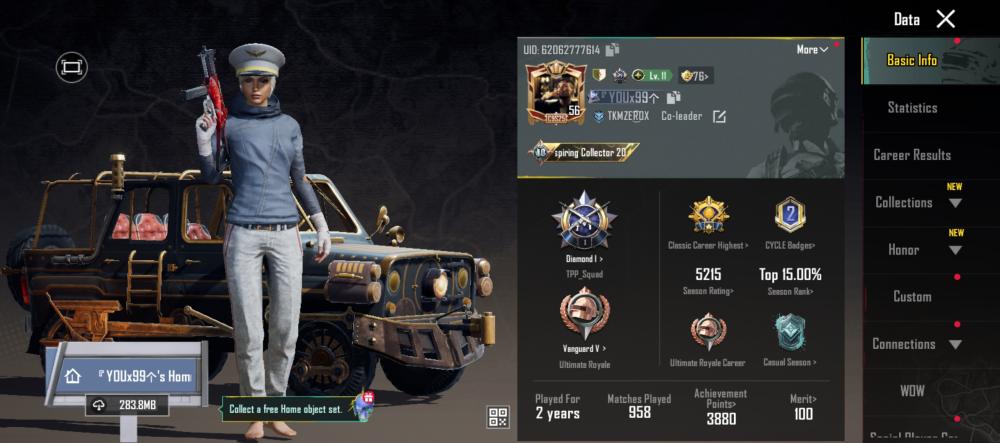Toggle the fullscreen view icon
The image size is (1000, 443).
pyautogui.click(x=72, y=67)
